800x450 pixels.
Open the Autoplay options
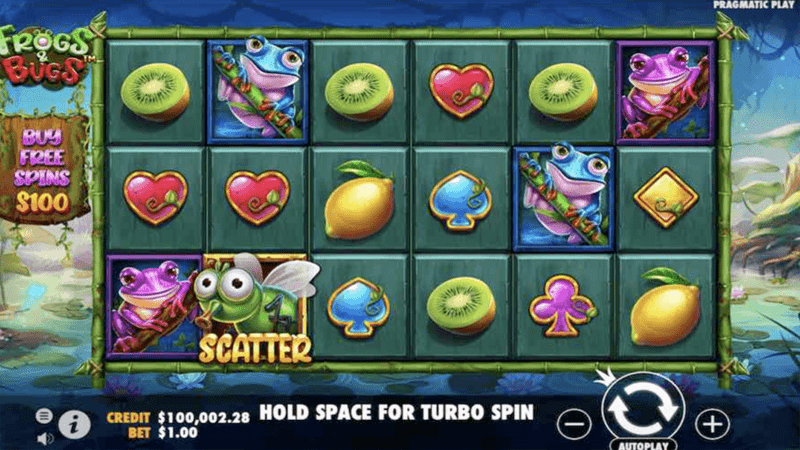pos(642,443)
